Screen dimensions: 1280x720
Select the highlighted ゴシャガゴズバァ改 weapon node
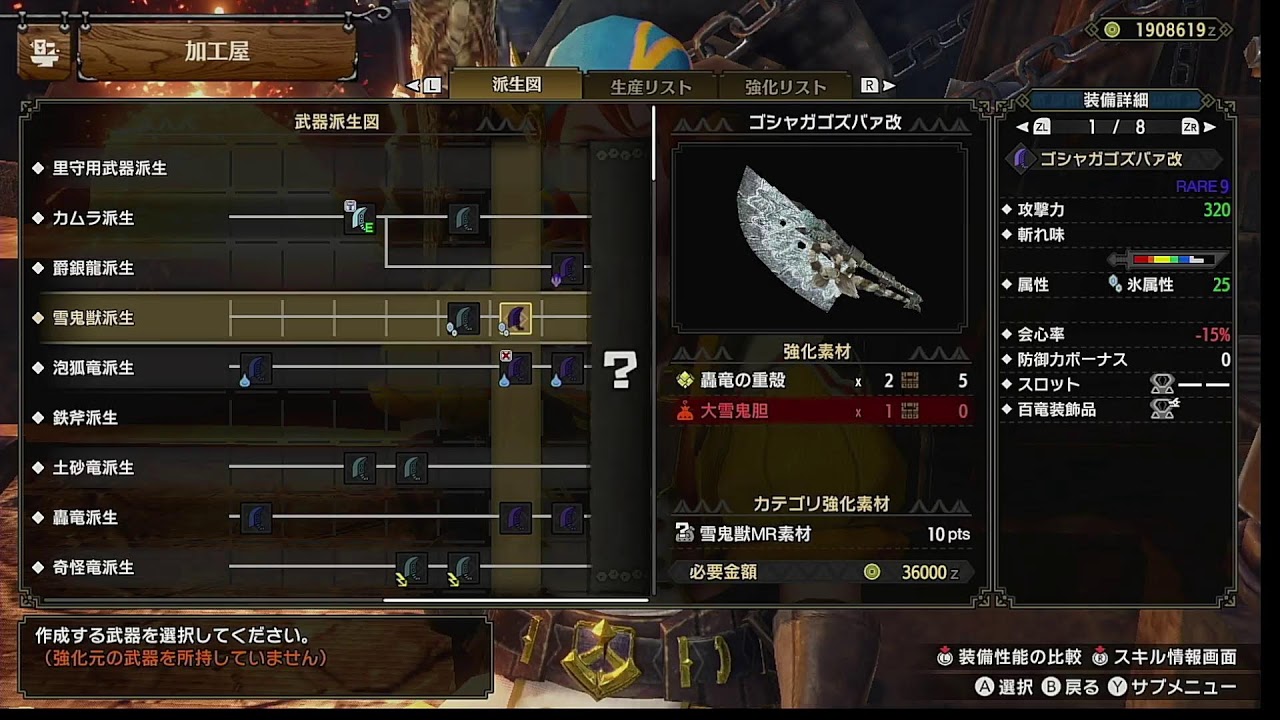[x=516, y=318]
